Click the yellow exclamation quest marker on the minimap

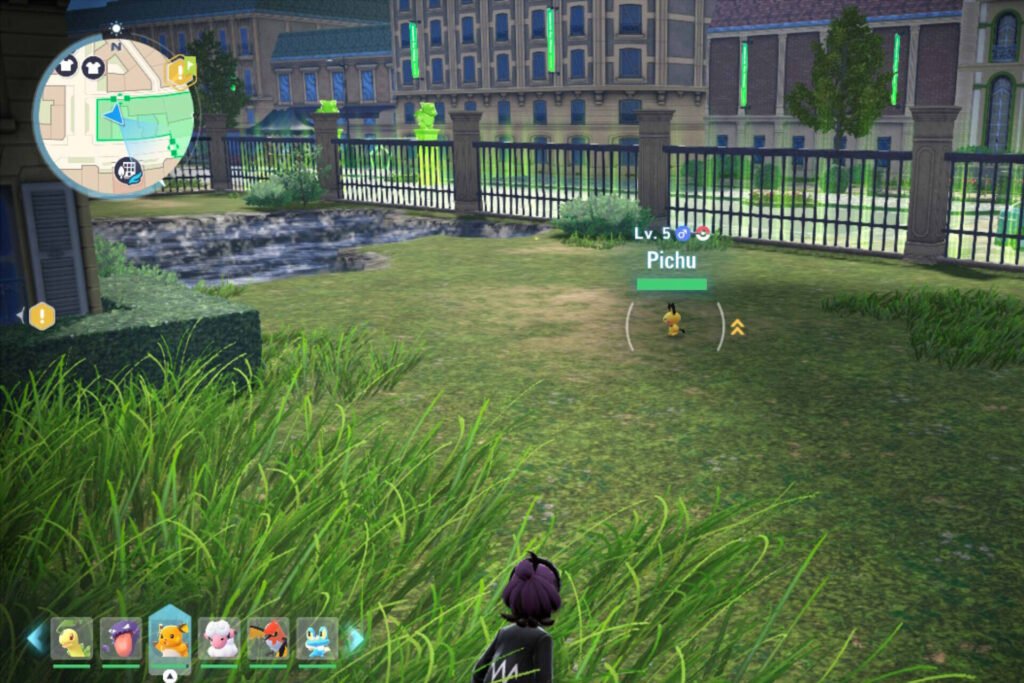coord(181,71)
